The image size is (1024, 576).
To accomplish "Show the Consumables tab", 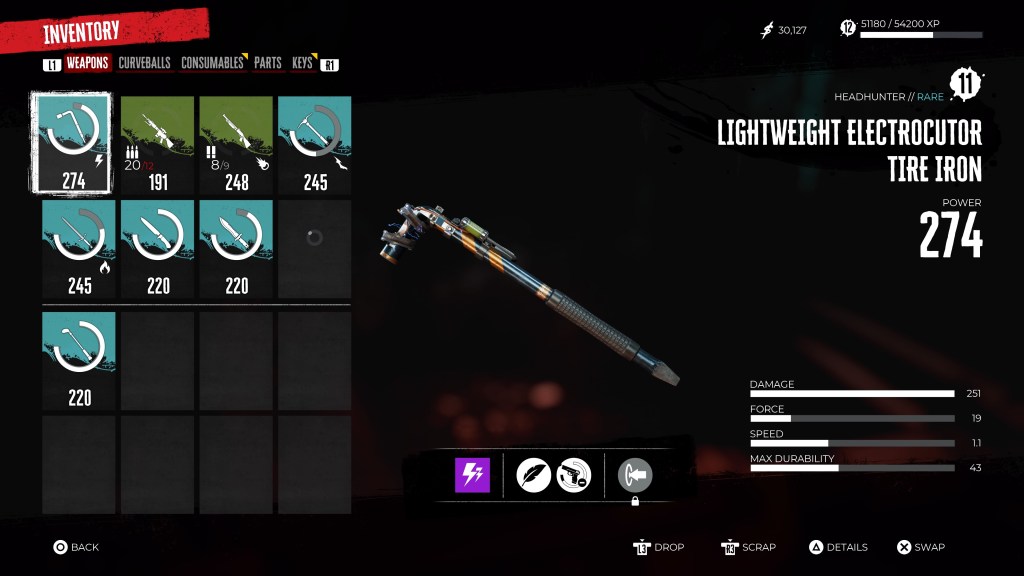I will pyautogui.click(x=212, y=63).
